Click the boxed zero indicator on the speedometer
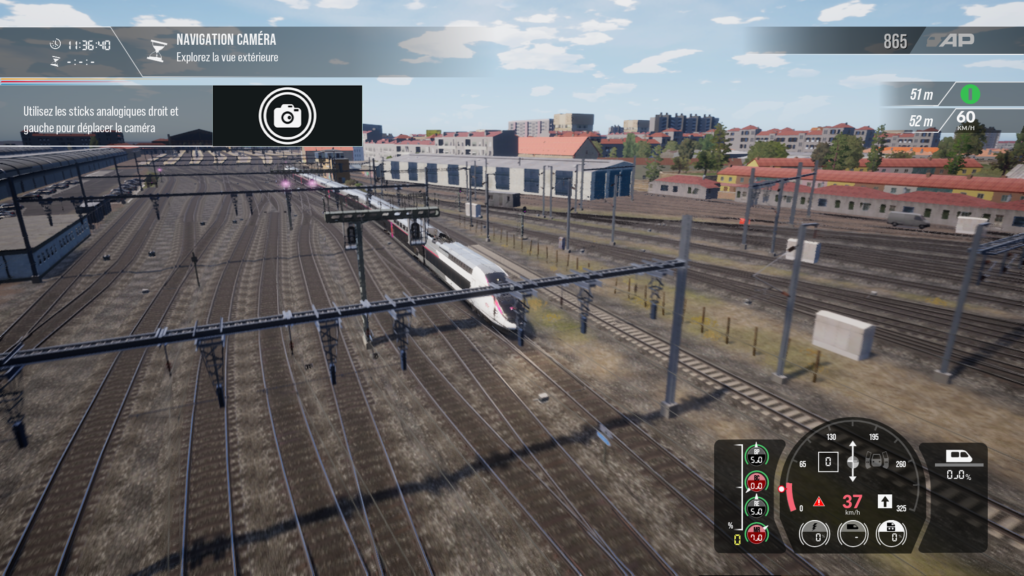1024x576 pixels. click(827, 462)
